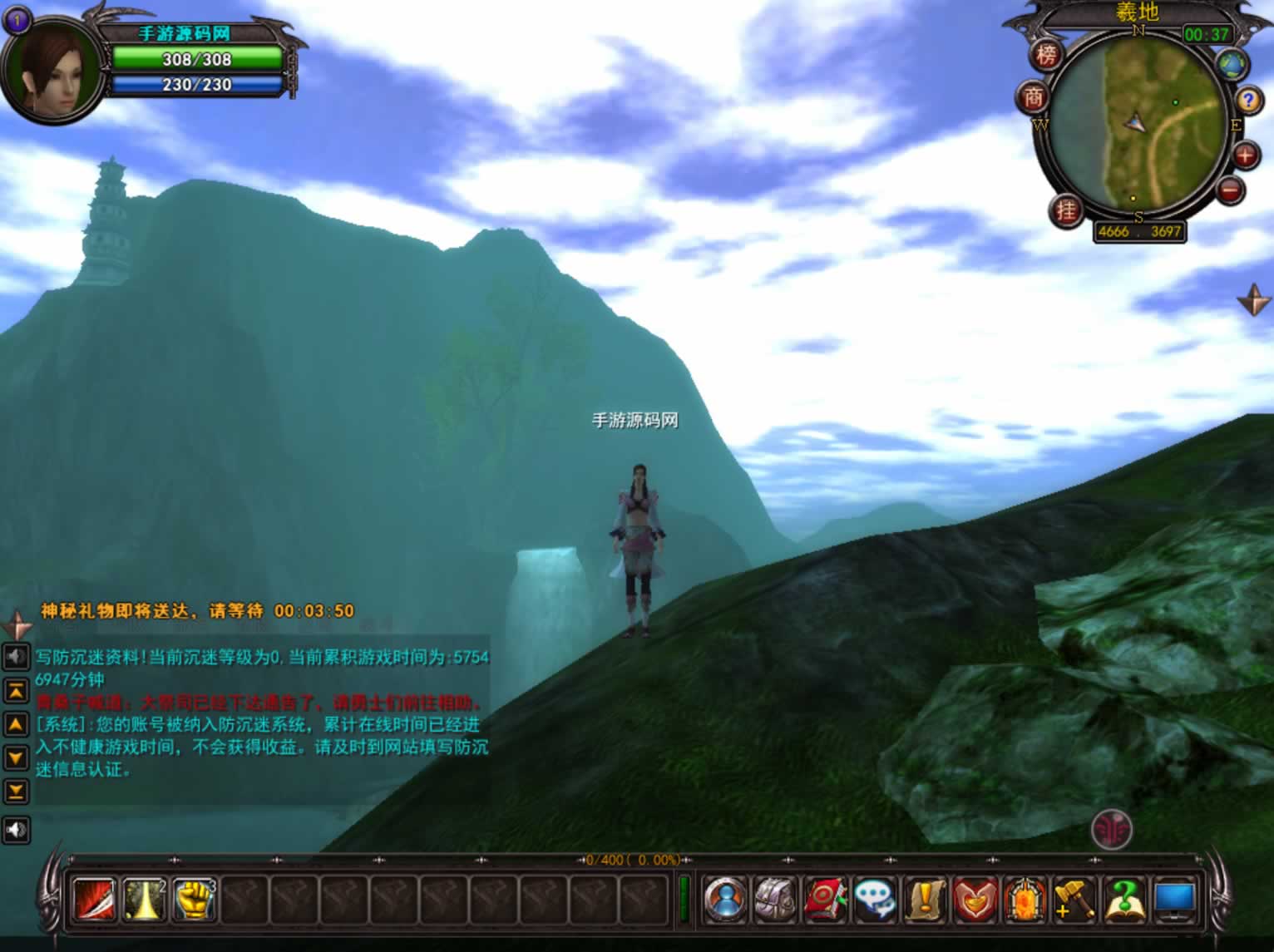The image size is (1274, 952).
Task: Use the golden light beam skill
Action: coord(144,900)
